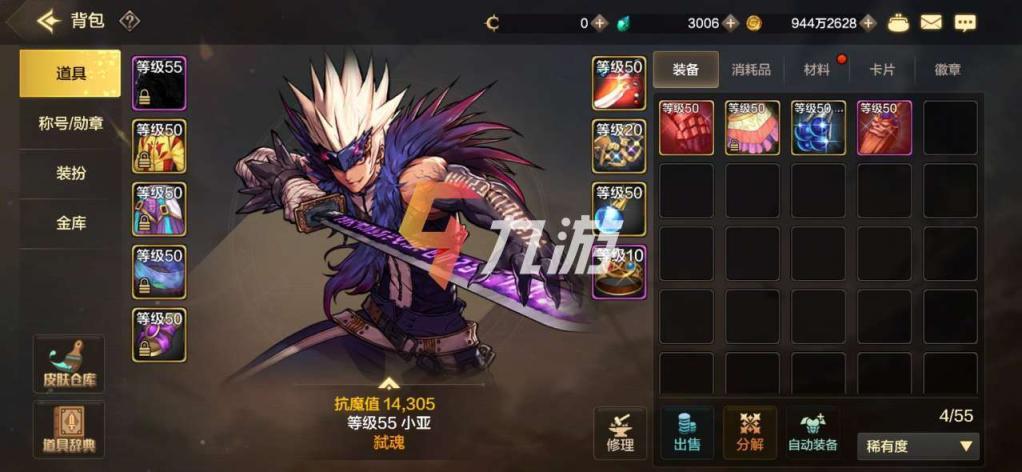Open the 道具辞典 item dictionary
This screenshot has height=472, width=1022.
click(69, 430)
